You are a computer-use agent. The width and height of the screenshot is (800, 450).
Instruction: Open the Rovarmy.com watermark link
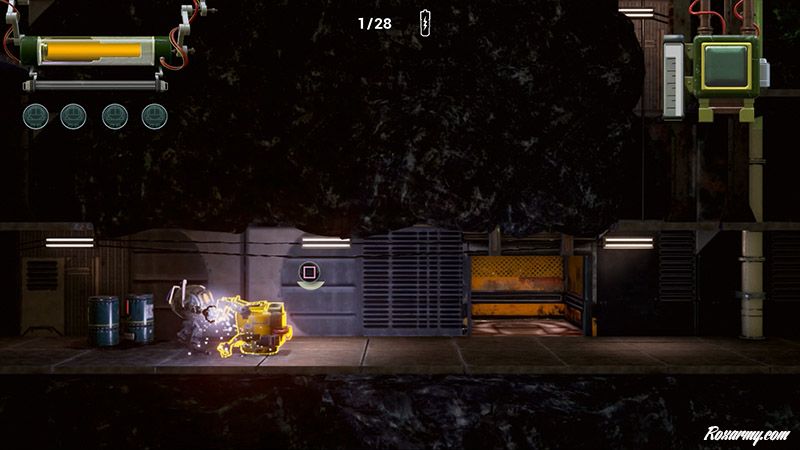click(746, 434)
